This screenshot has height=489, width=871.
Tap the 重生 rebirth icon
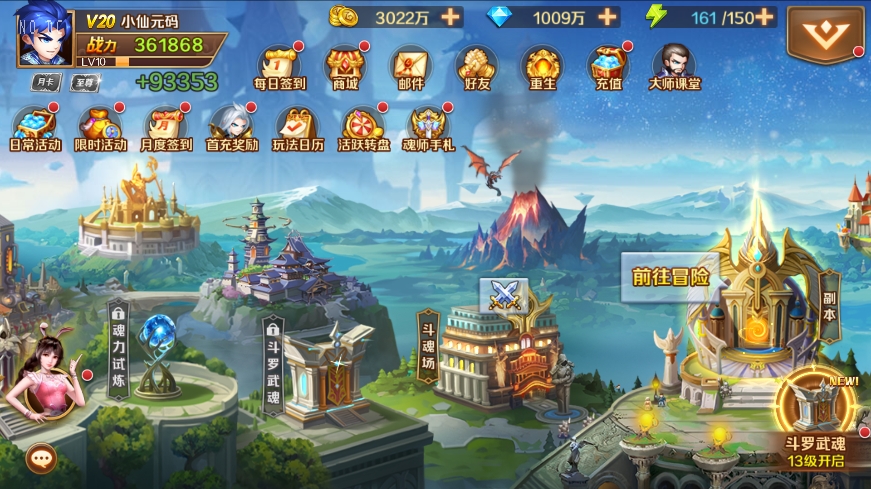coord(542,66)
